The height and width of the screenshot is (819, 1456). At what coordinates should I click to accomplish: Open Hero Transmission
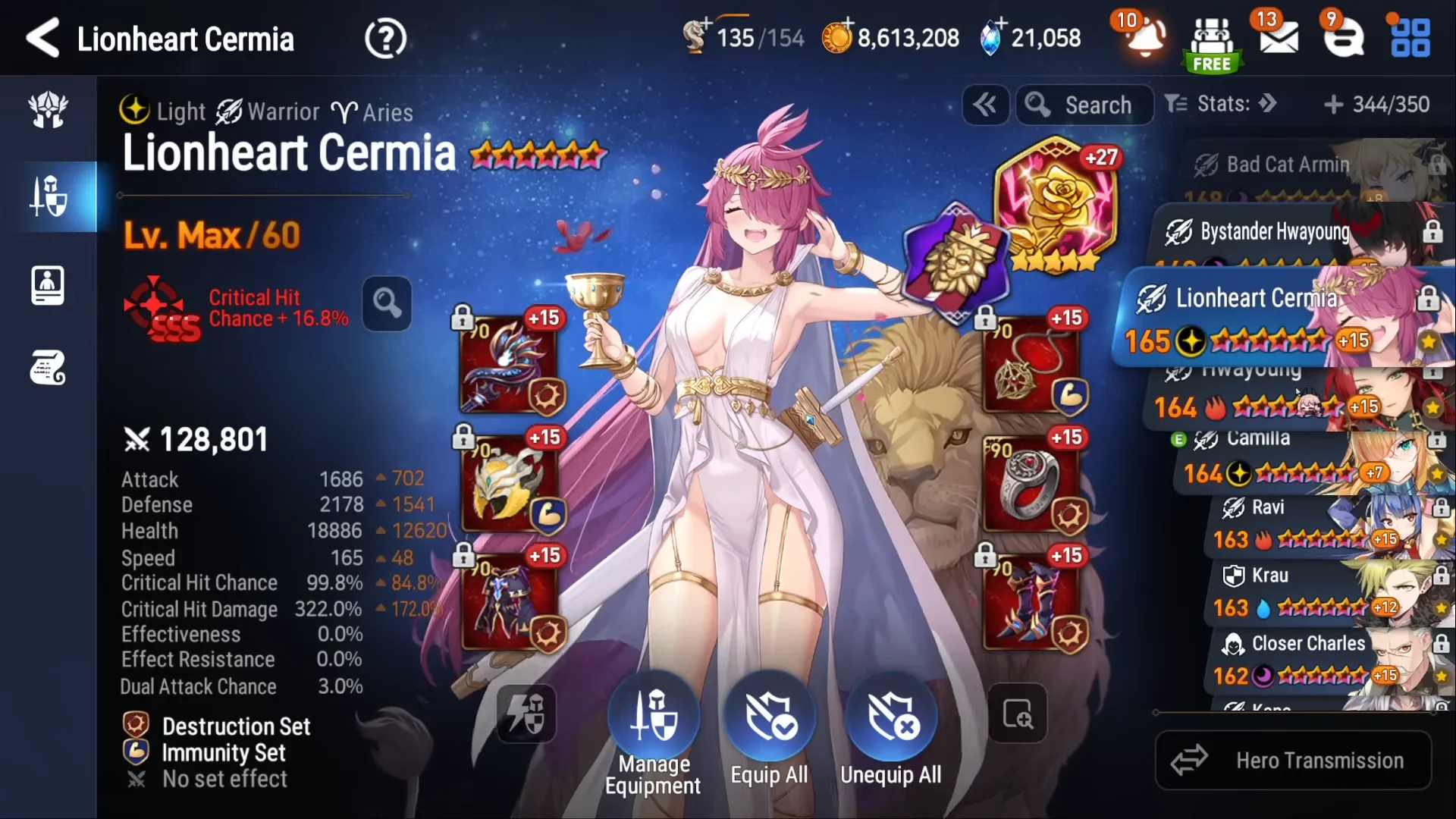tap(1293, 760)
